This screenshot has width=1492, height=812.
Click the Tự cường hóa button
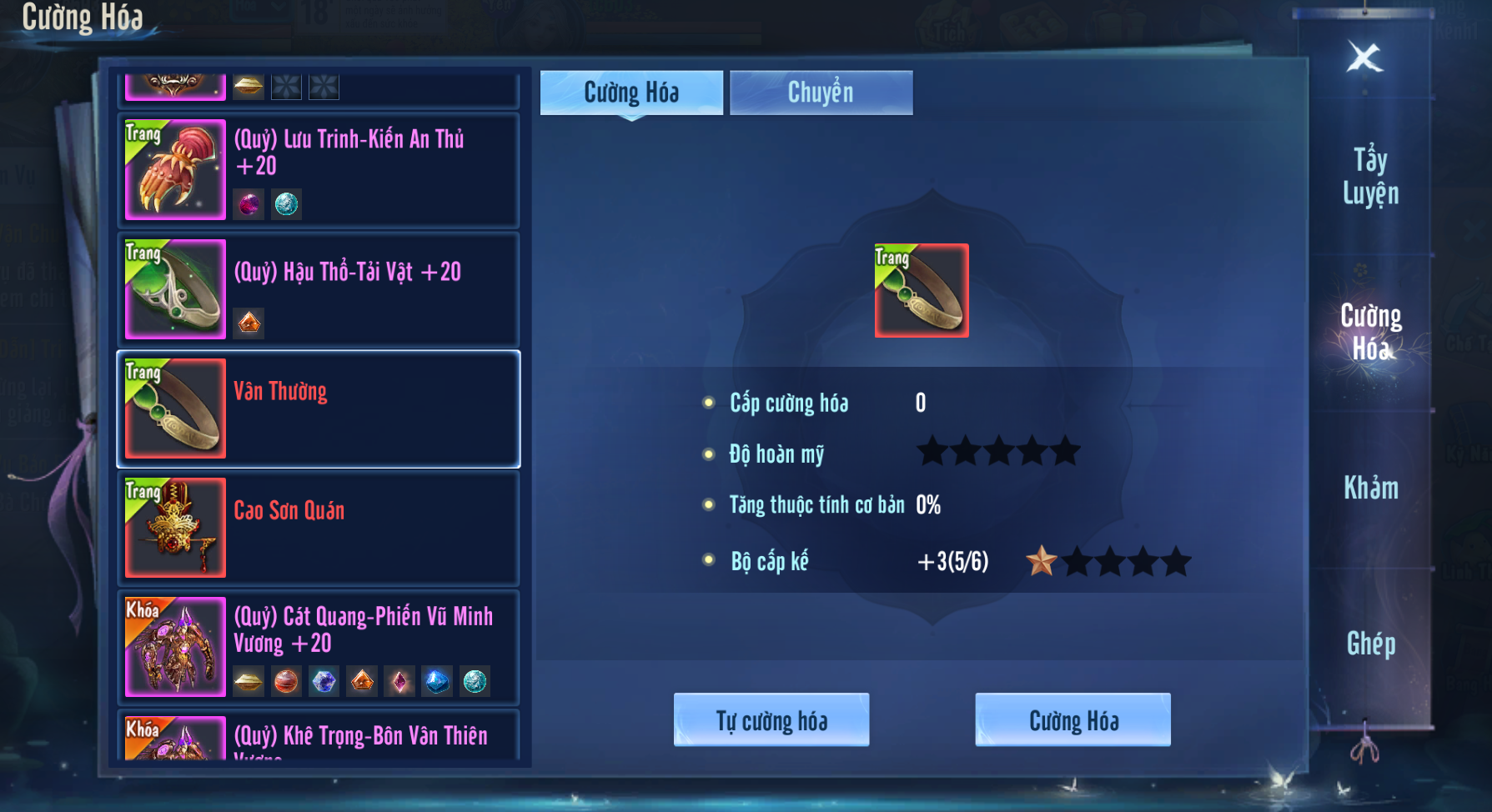coord(771,720)
